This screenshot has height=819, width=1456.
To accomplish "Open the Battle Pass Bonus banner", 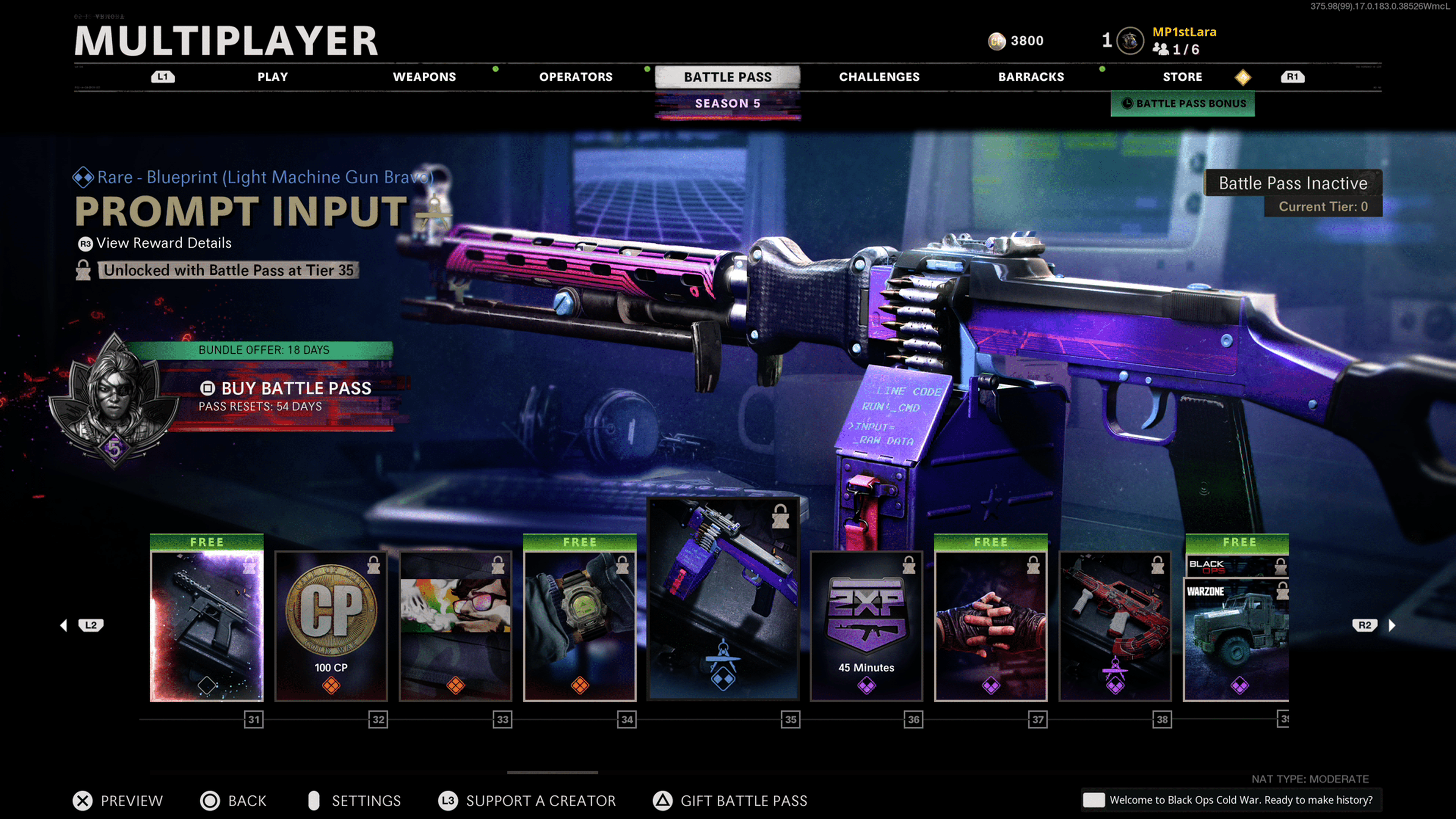I will pyautogui.click(x=1183, y=104).
